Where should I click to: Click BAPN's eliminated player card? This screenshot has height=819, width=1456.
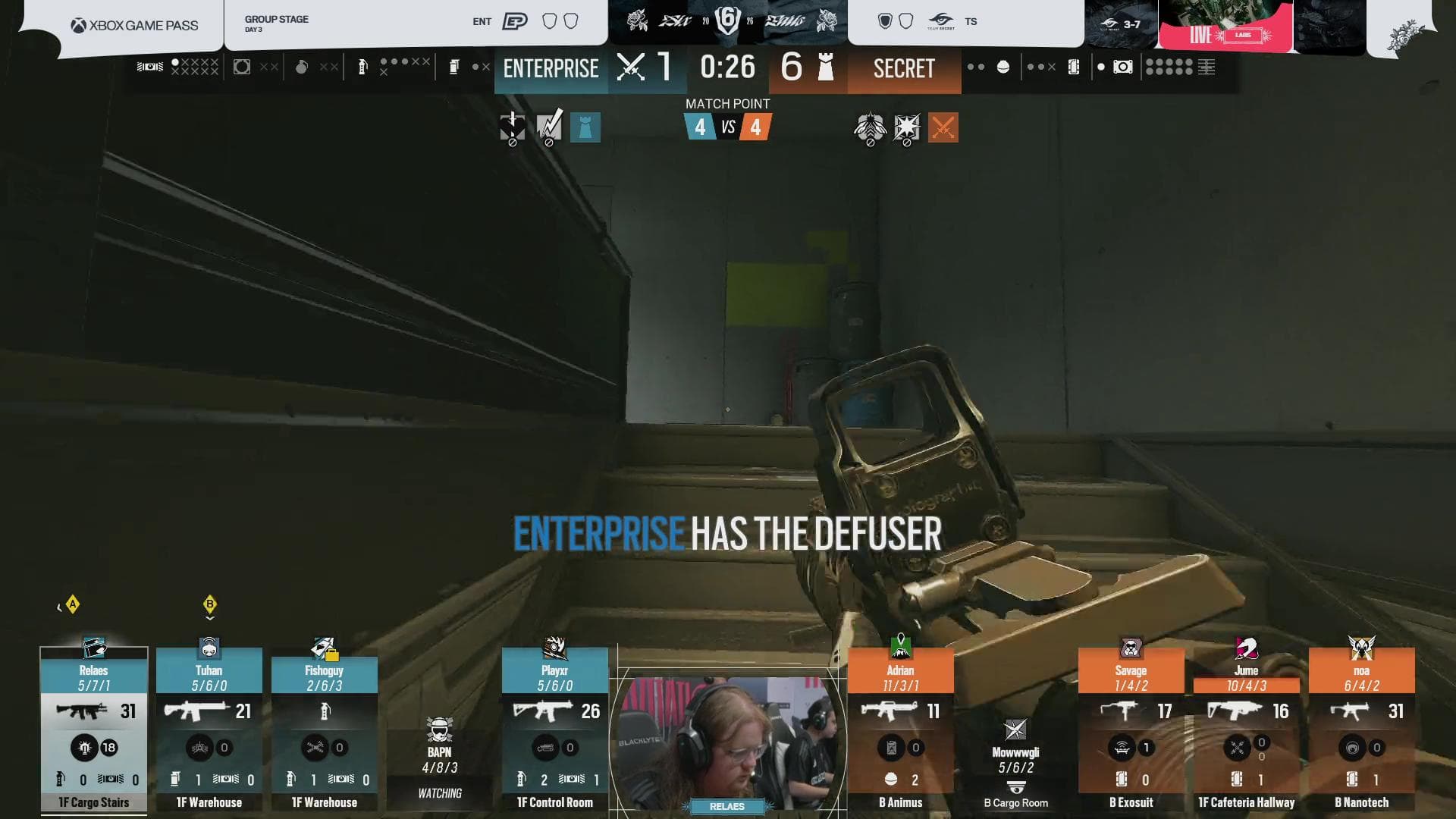click(440, 758)
